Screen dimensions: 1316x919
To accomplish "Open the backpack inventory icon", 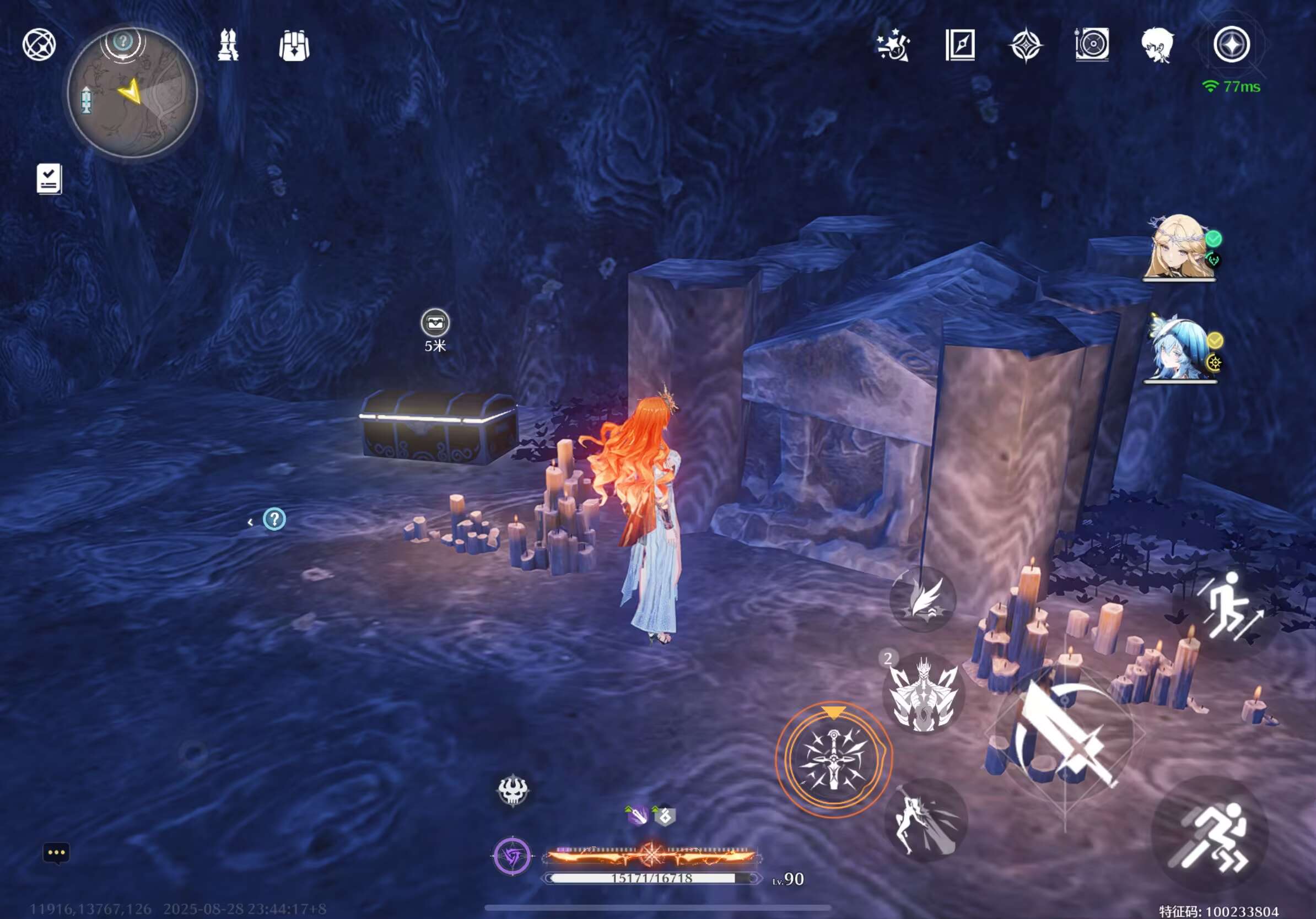I will 294,45.
